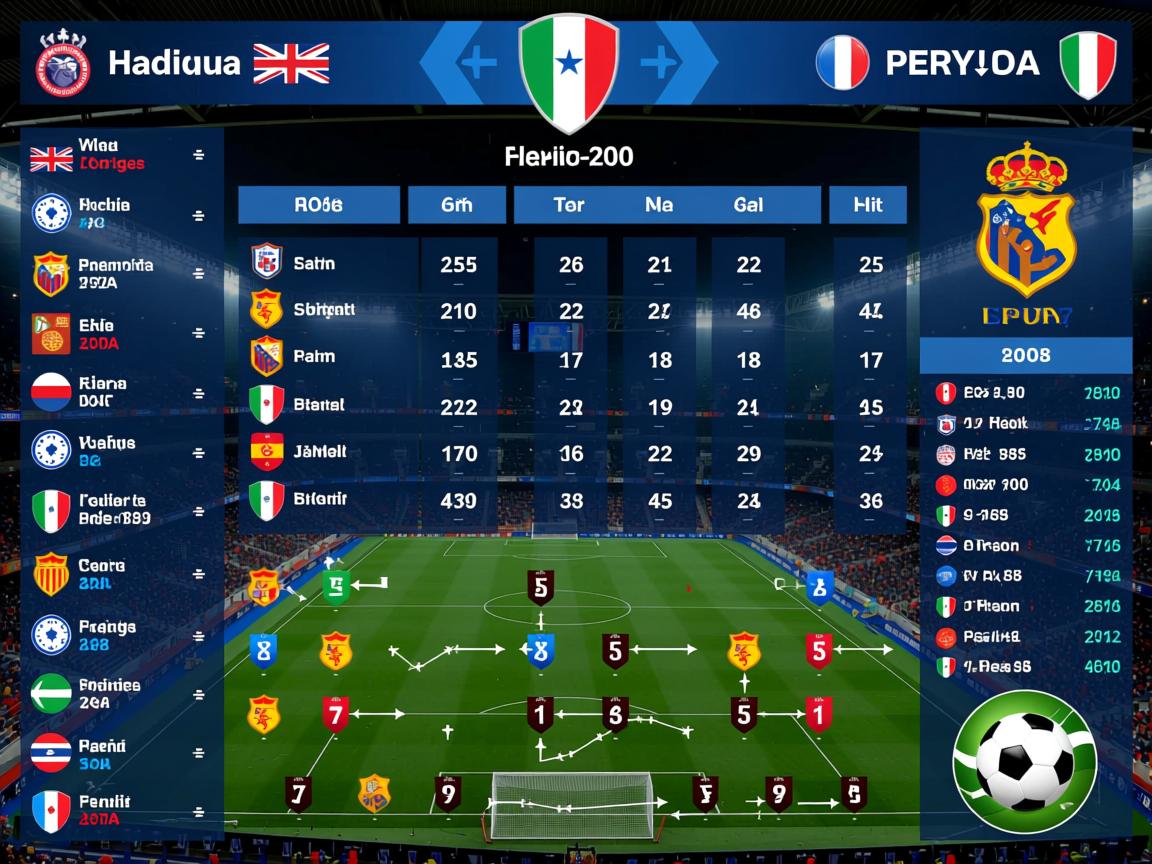This screenshot has height=864, width=1152.
Task: Choose the PERYIDA team header
Action: pyautogui.click(x=962, y=64)
